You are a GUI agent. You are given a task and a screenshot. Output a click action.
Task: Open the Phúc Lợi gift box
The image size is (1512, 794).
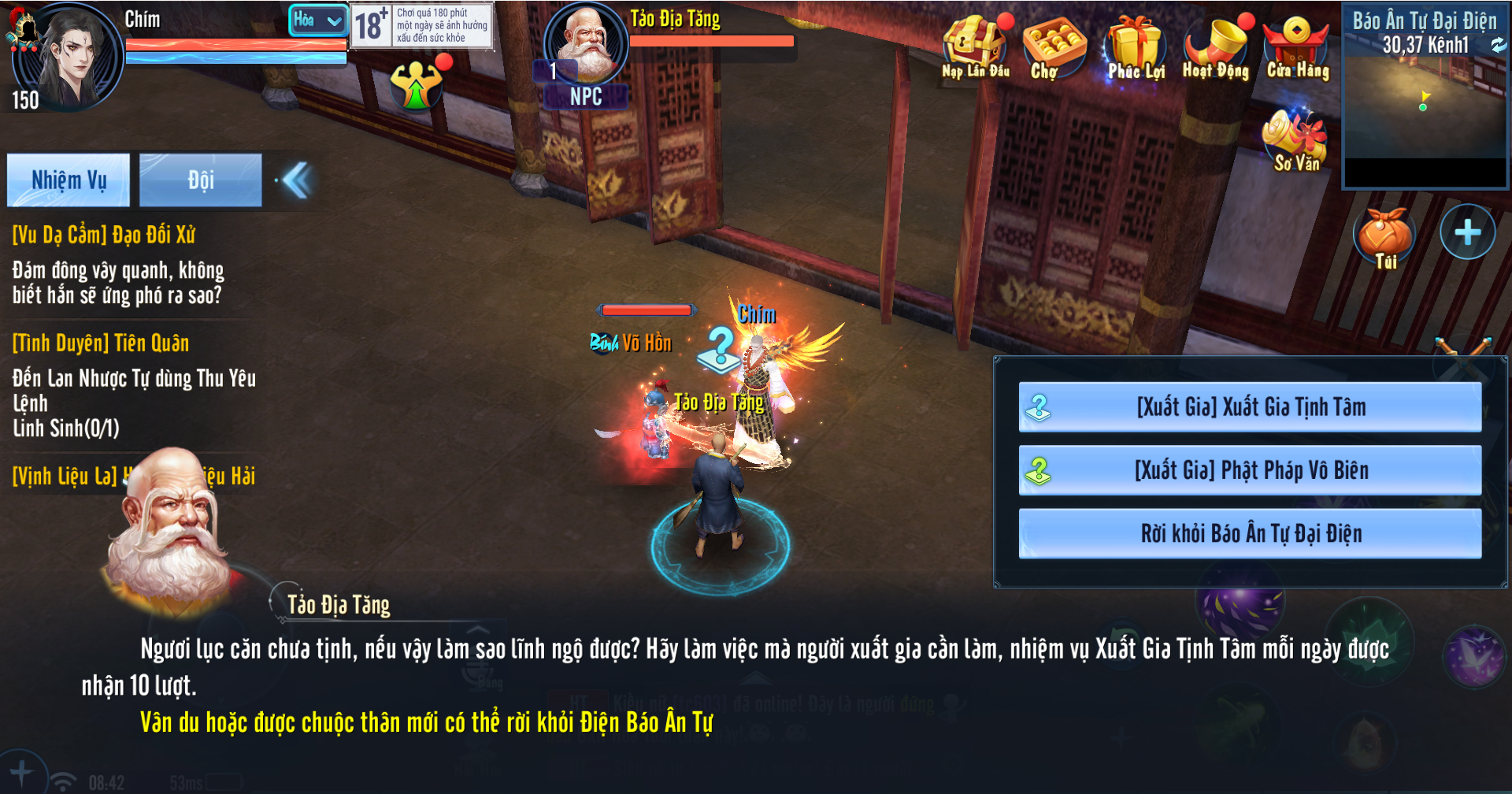pyautogui.click(x=1136, y=46)
